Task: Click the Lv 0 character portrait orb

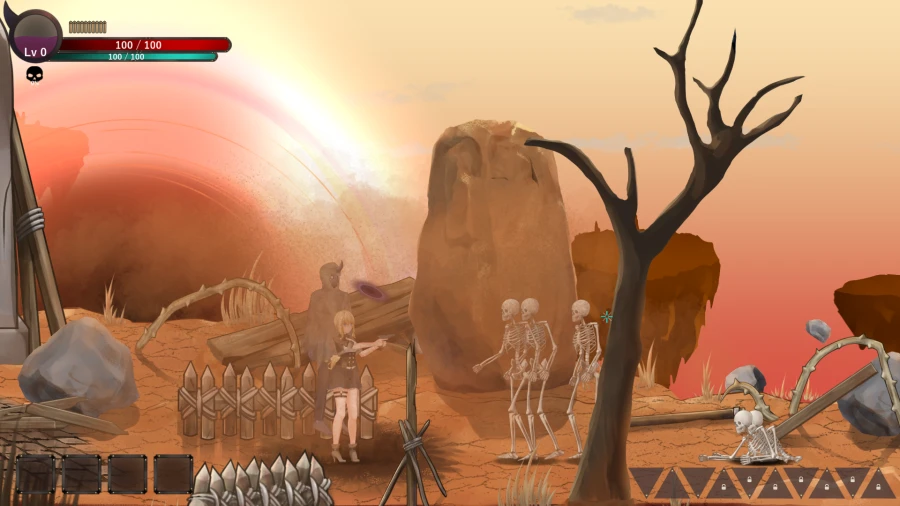Action: pos(35,36)
